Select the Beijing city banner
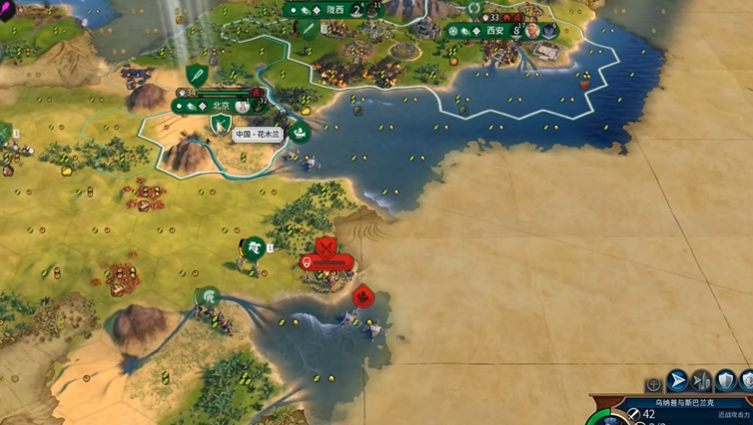This screenshot has height=425, width=753. click(219, 105)
